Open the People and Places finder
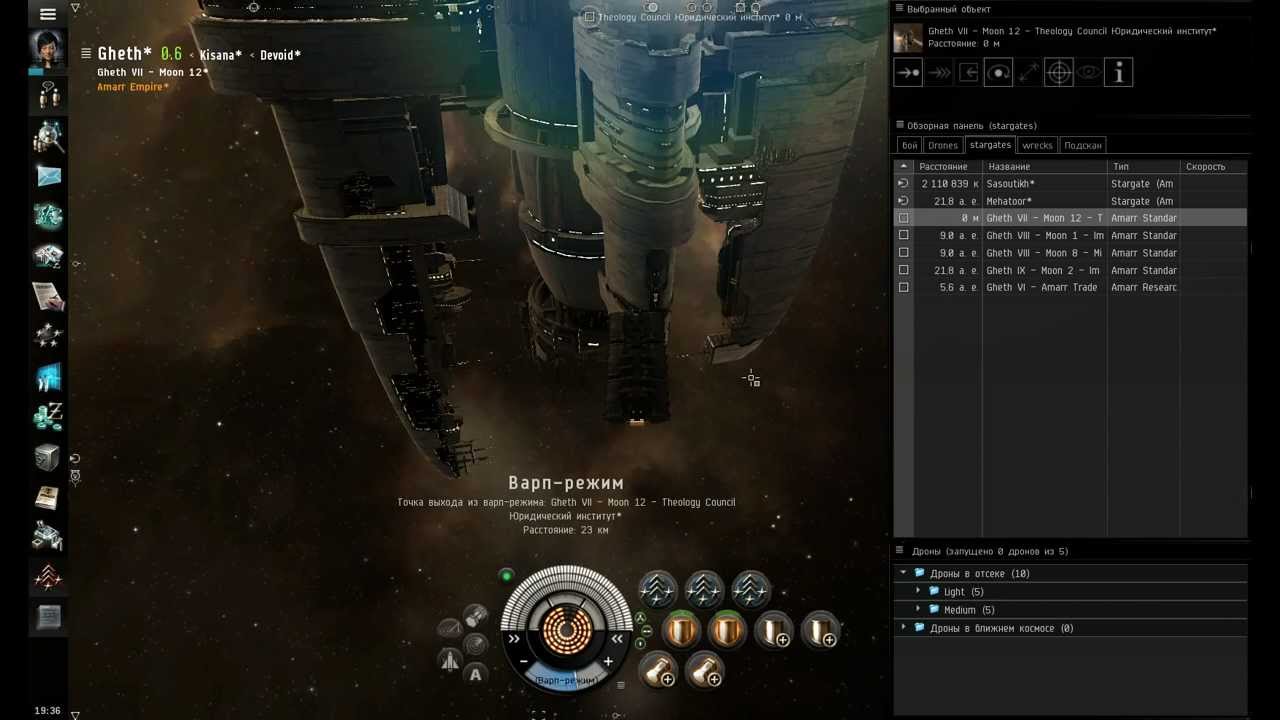 [48, 135]
